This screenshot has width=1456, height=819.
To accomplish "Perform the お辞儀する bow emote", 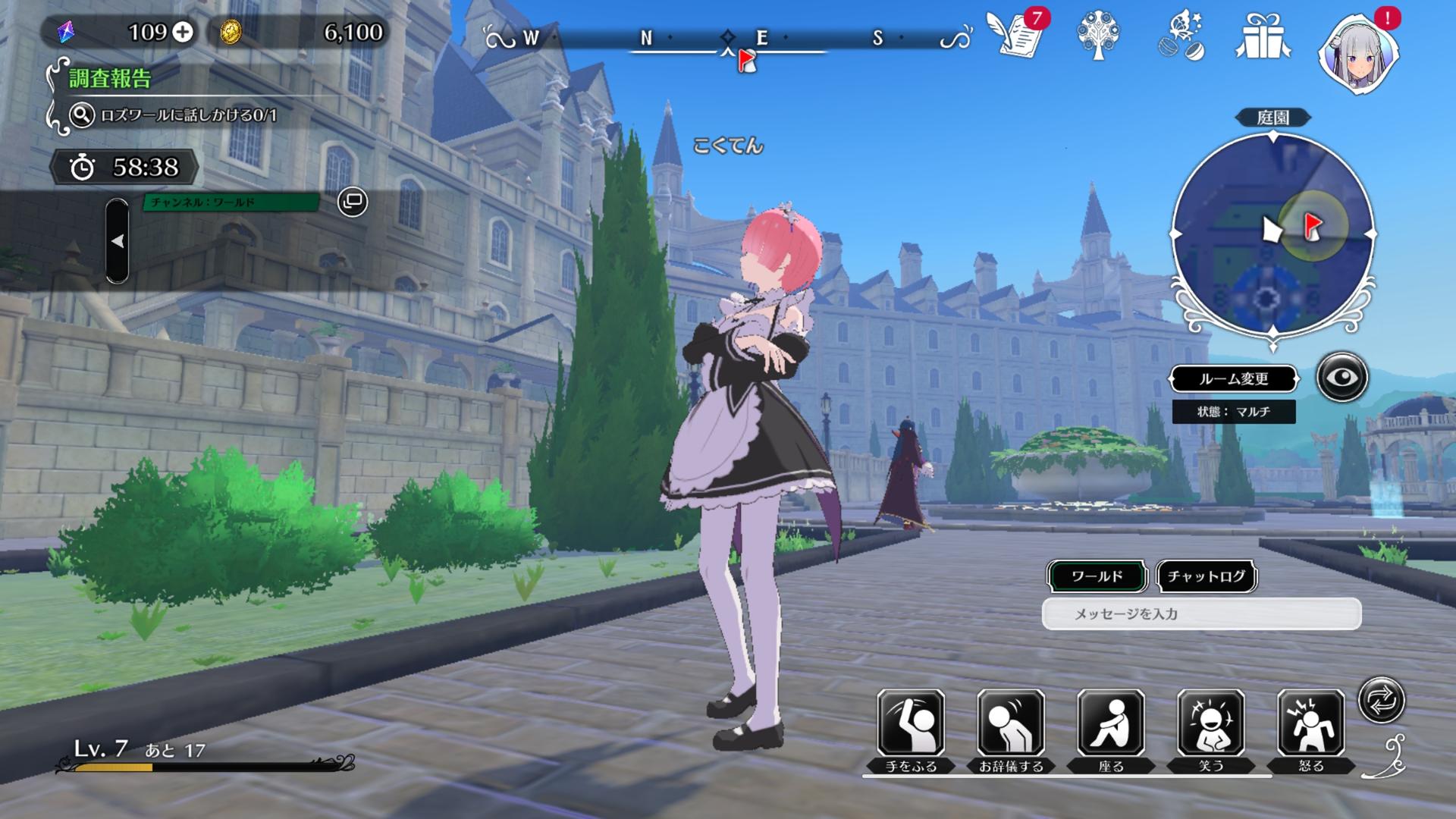I will click(x=1011, y=724).
